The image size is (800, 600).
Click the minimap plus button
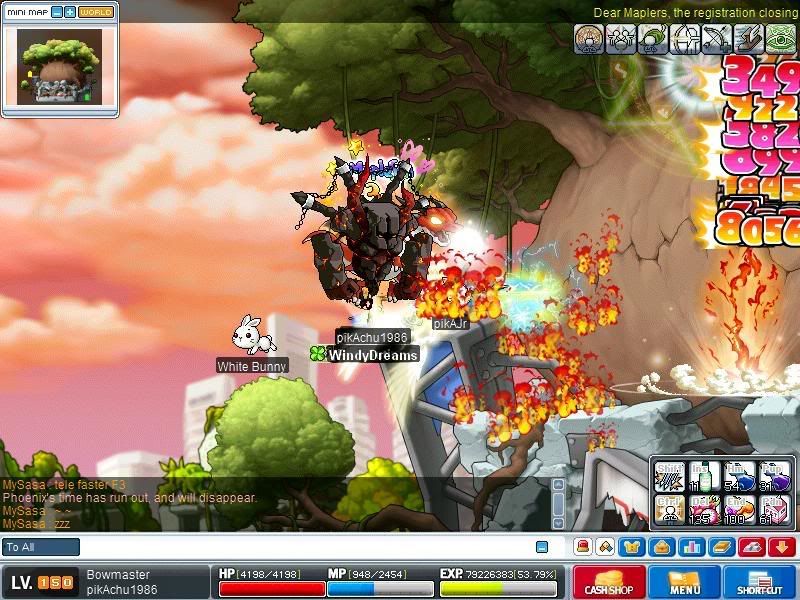[70, 12]
